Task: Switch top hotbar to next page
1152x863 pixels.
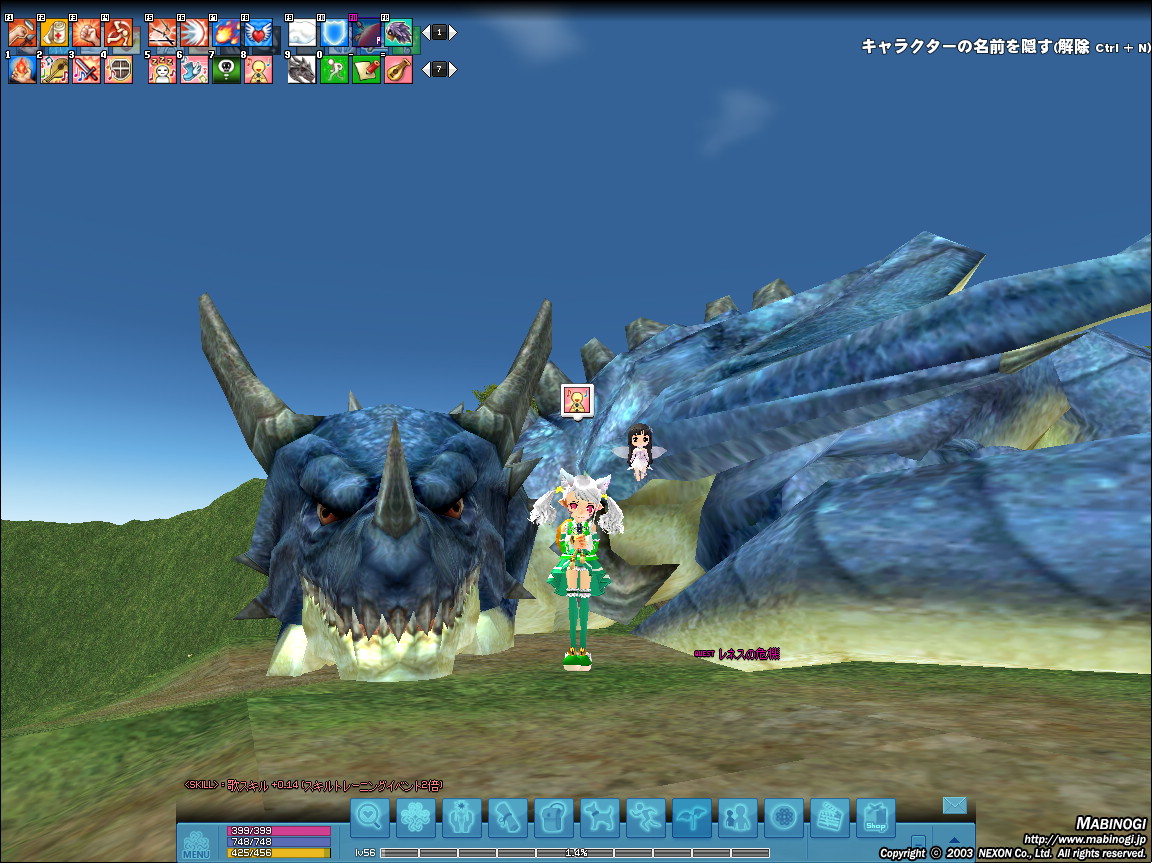Action: pyautogui.click(x=453, y=33)
